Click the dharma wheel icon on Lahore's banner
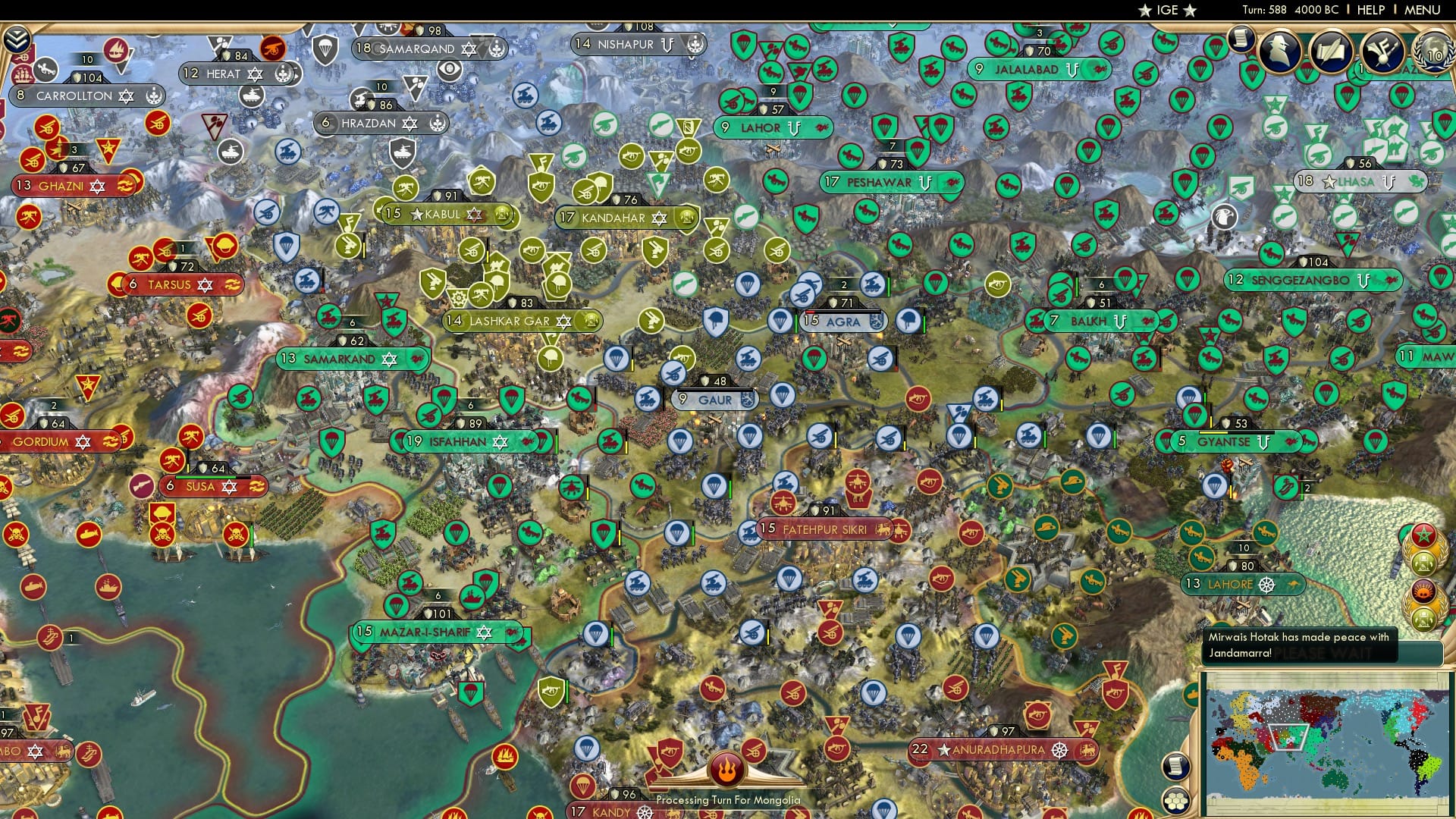The height and width of the screenshot is (819, 1456). (1266, 585)
